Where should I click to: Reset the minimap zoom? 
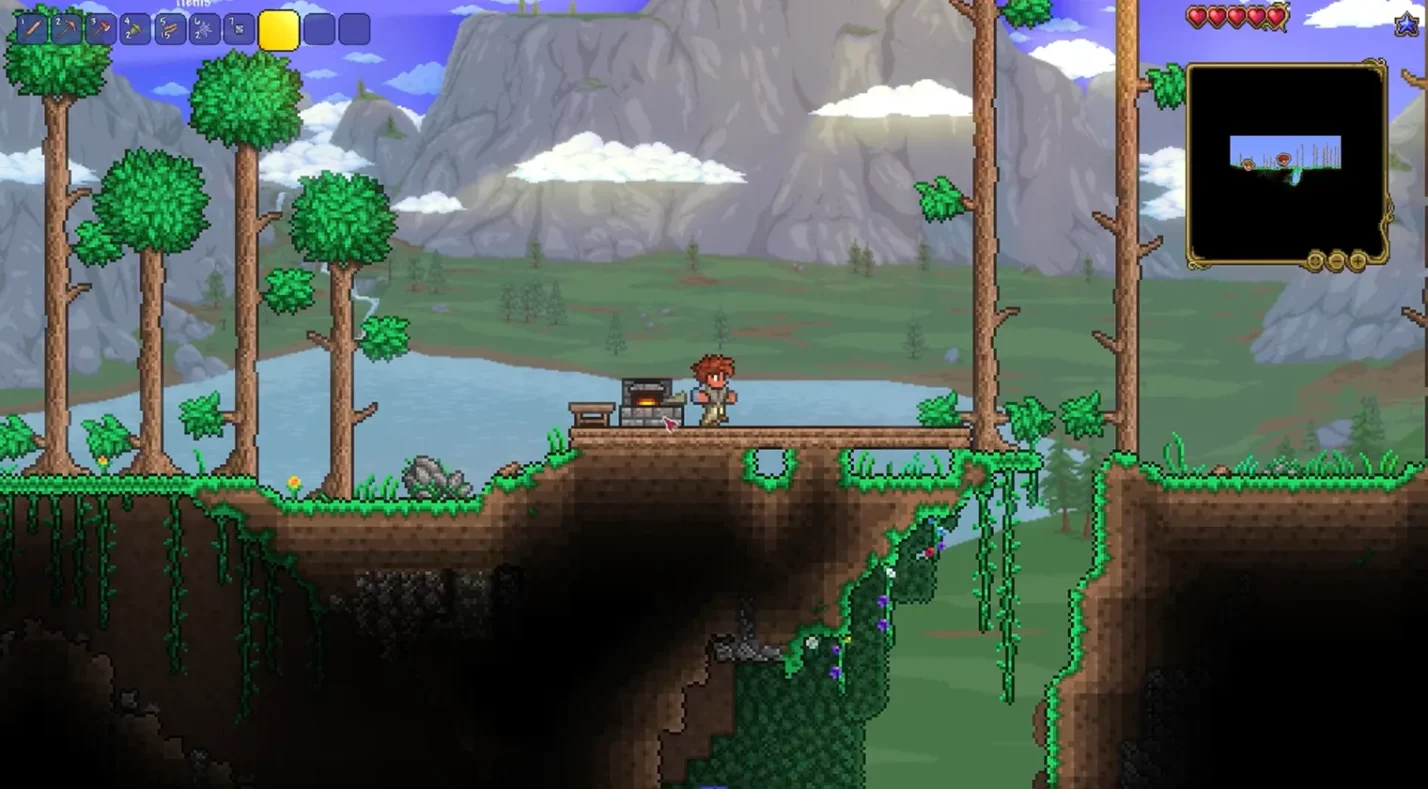click(x=1315, y=261)
